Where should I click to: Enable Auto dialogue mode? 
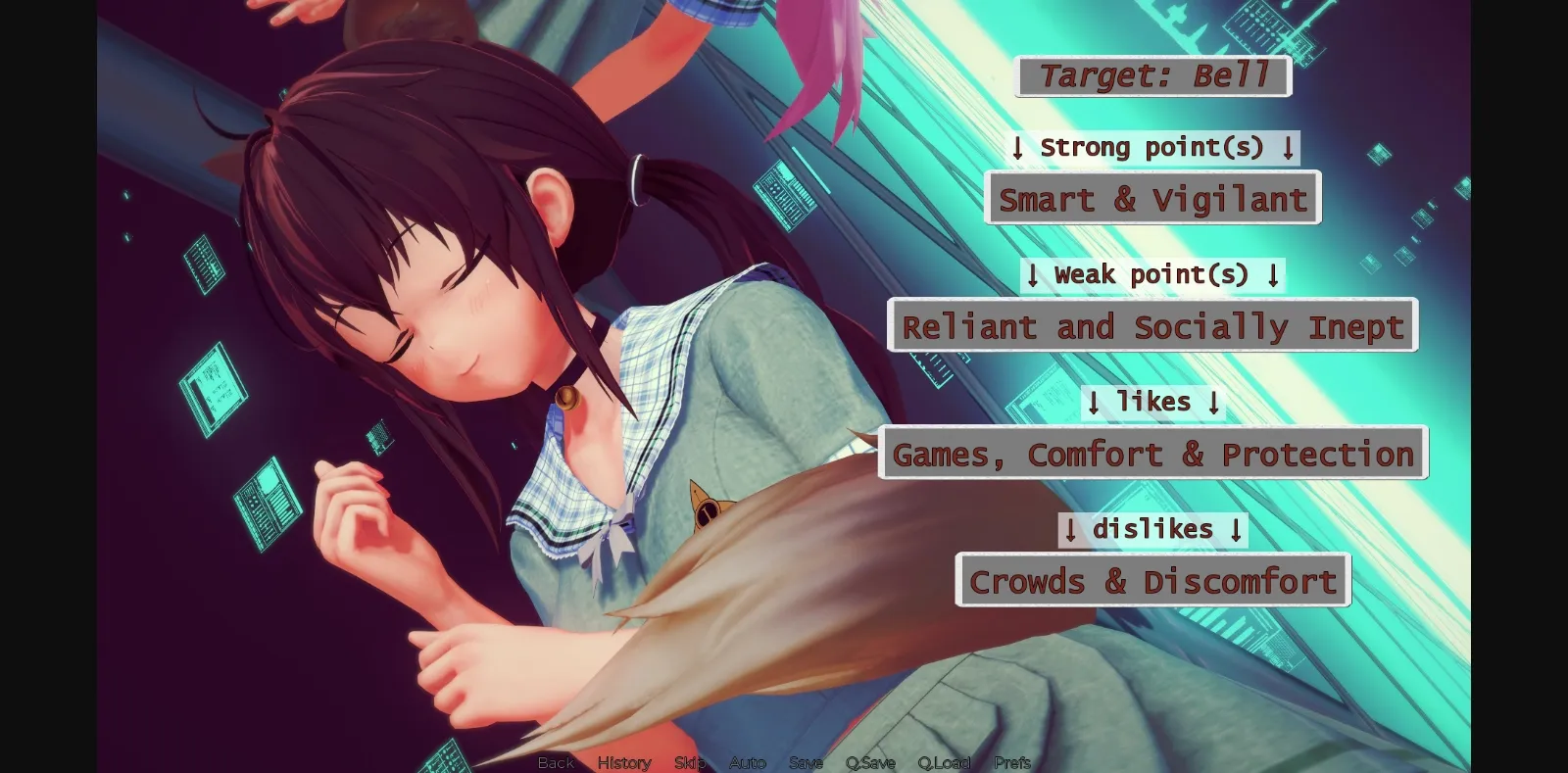pyautogui.click(x=749, y=762)
